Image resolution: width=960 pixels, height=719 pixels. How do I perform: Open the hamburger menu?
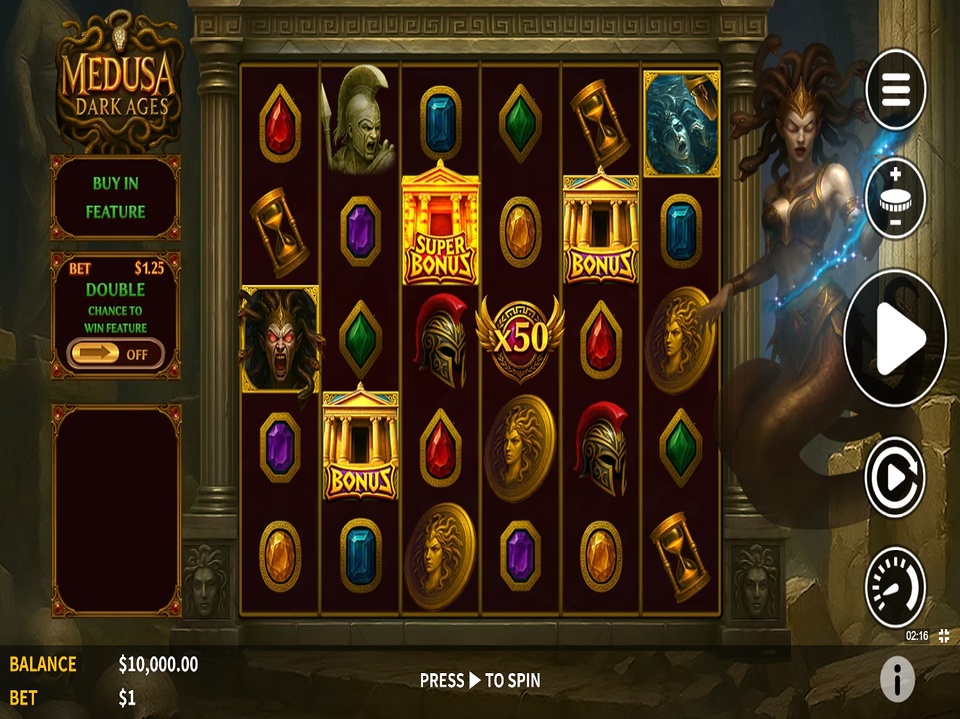click(x=895, y=90)
